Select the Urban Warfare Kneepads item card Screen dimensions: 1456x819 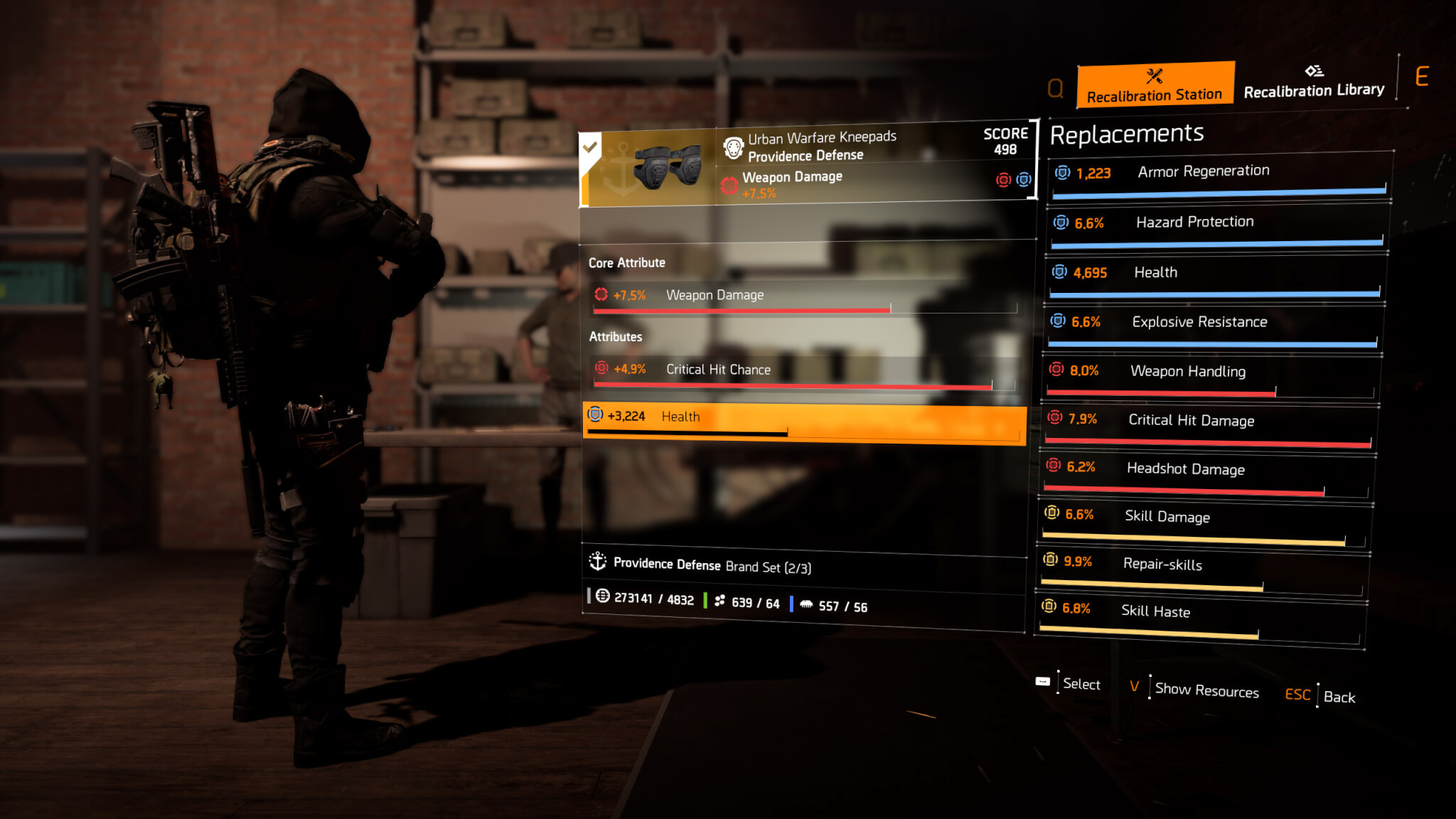tap(806, 166)
